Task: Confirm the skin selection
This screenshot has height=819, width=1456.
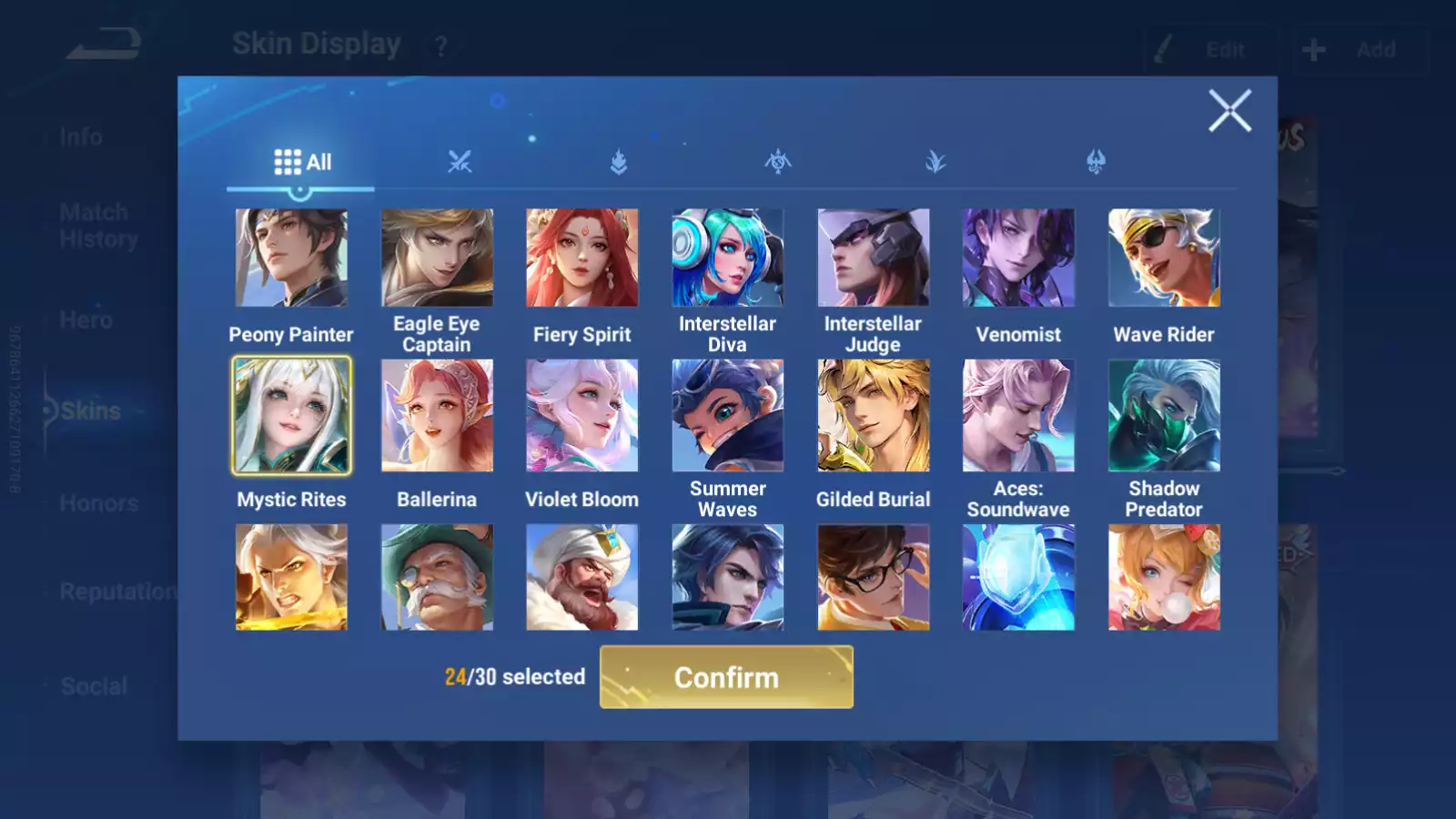Action: click(726, 677)
